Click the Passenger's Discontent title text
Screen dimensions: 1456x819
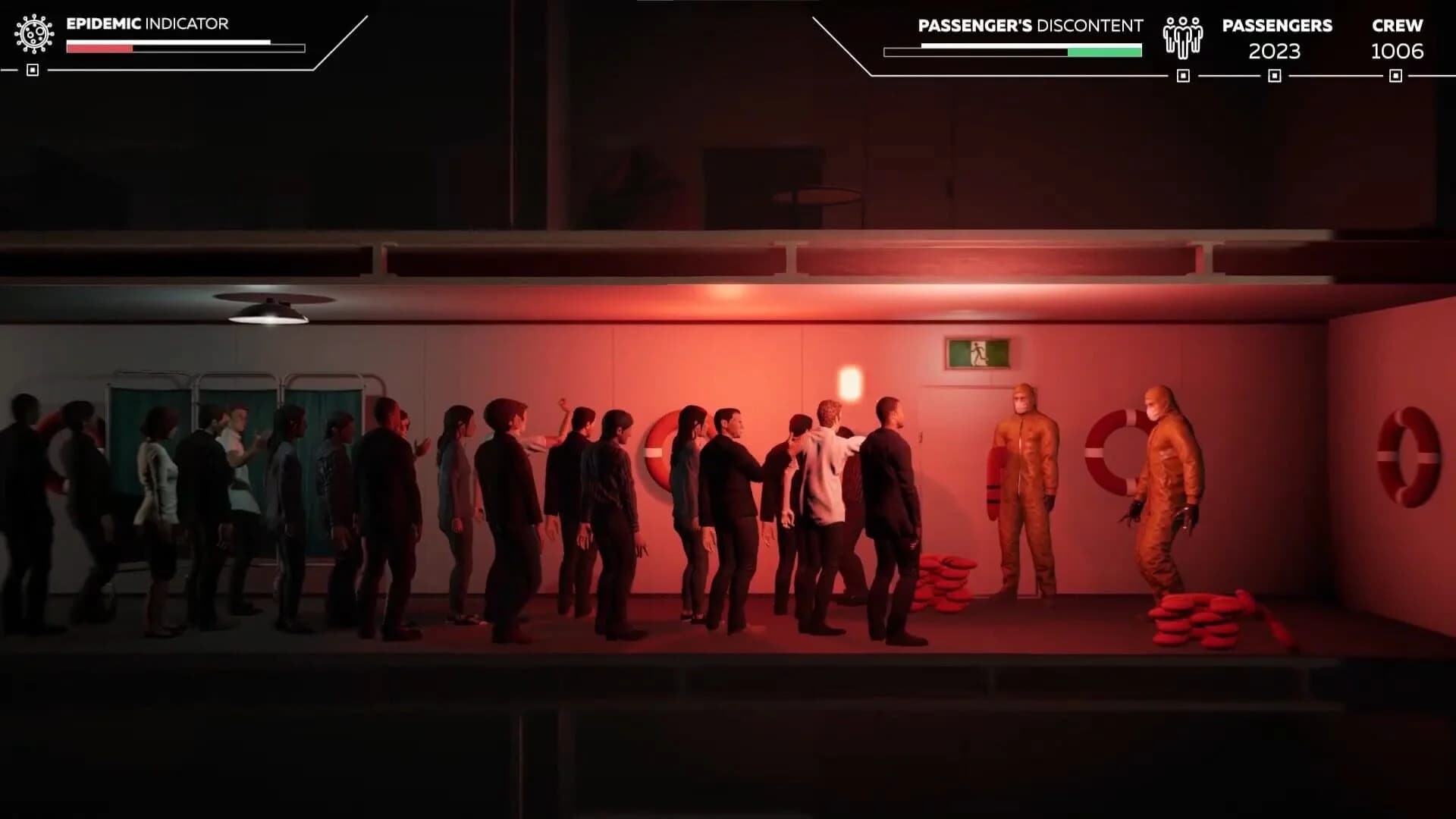point(1031,25)
